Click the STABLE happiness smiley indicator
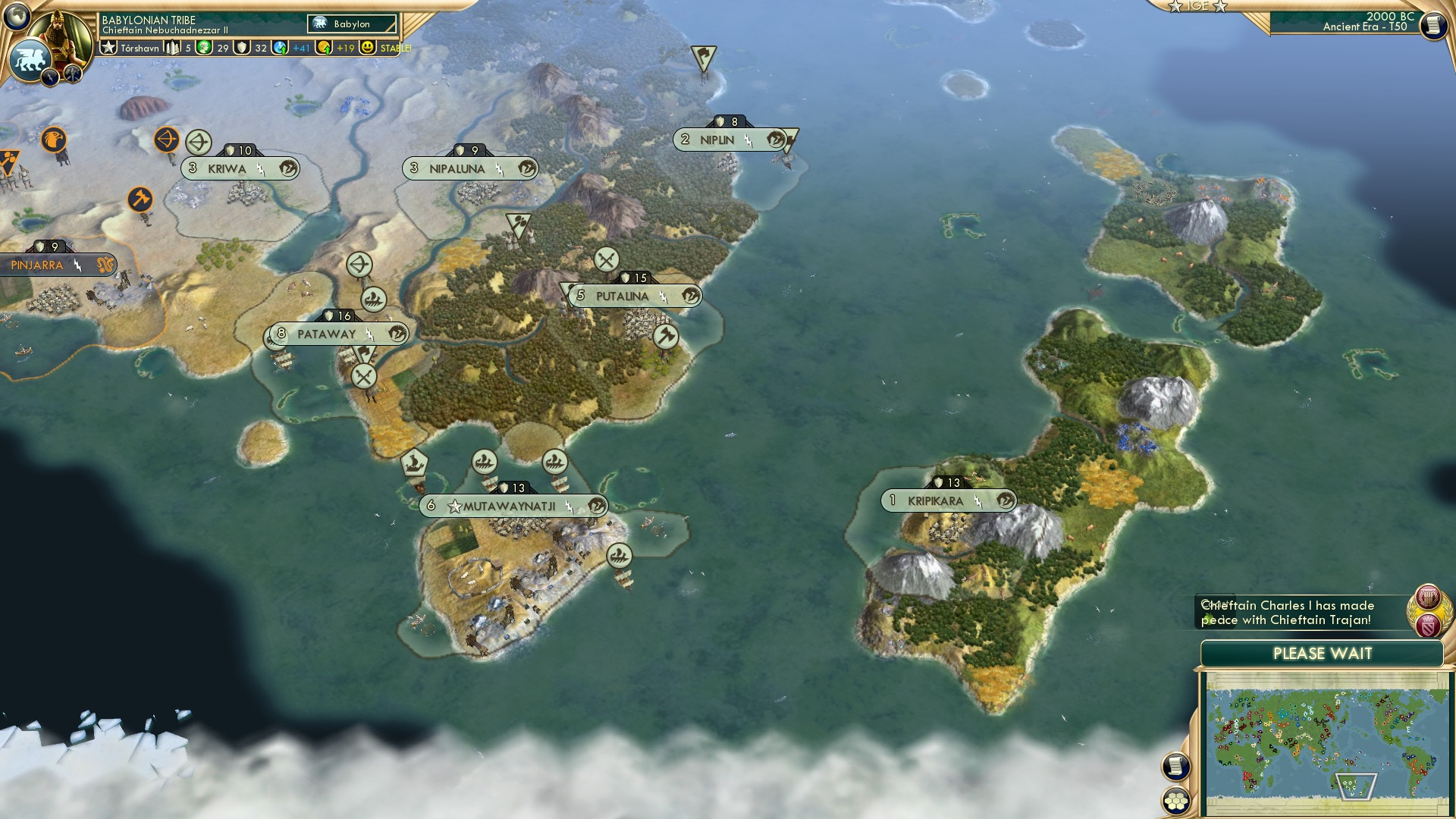Screen dimensions: 1456x819 [369, 47]
